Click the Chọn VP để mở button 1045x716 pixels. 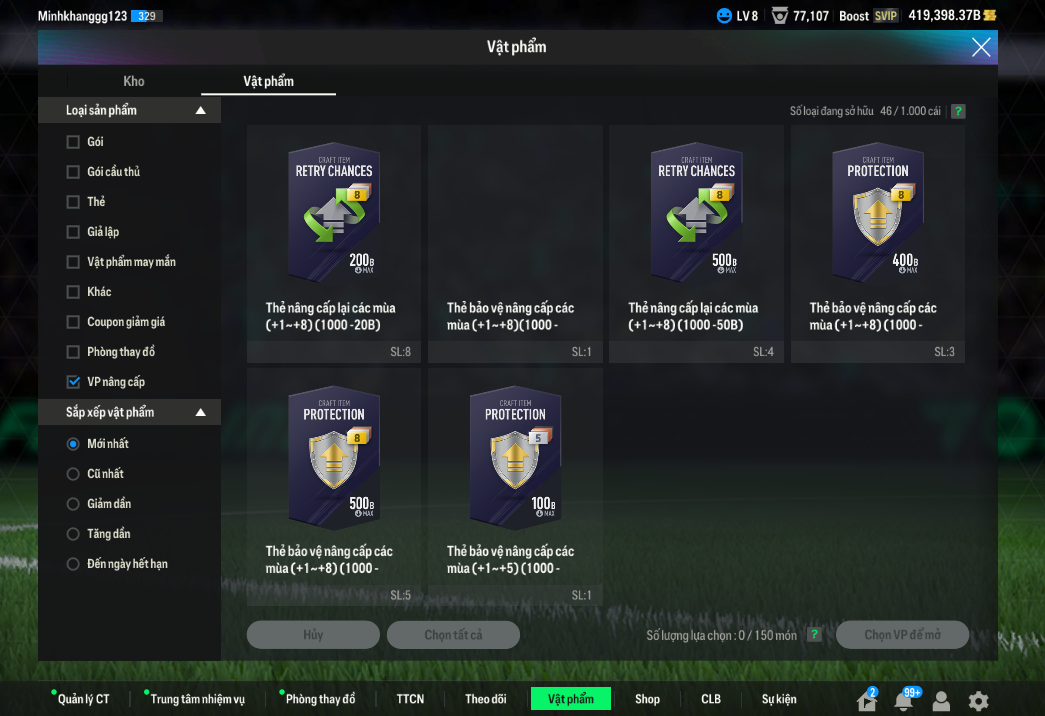[x=902, y=635]
